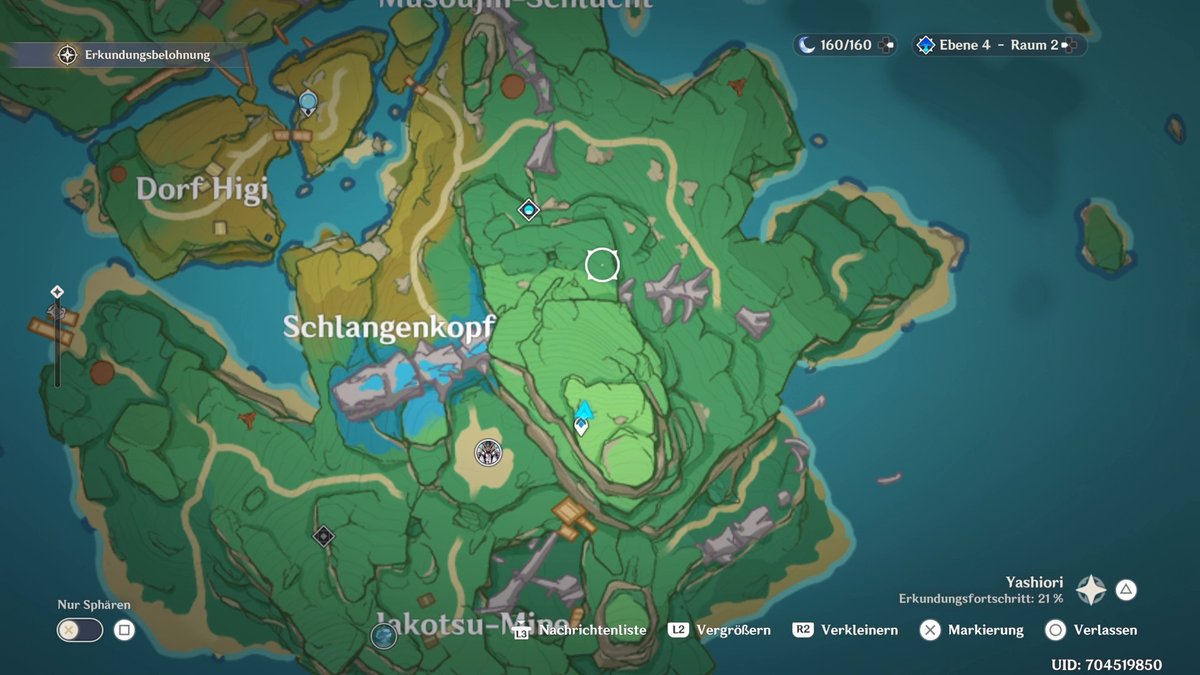The width and height of the screenshot is (1200, 675).
Task: Select the blue teleport waypoint near Dorf Higi
Action: pyautogui.click(x=308, y=101)
